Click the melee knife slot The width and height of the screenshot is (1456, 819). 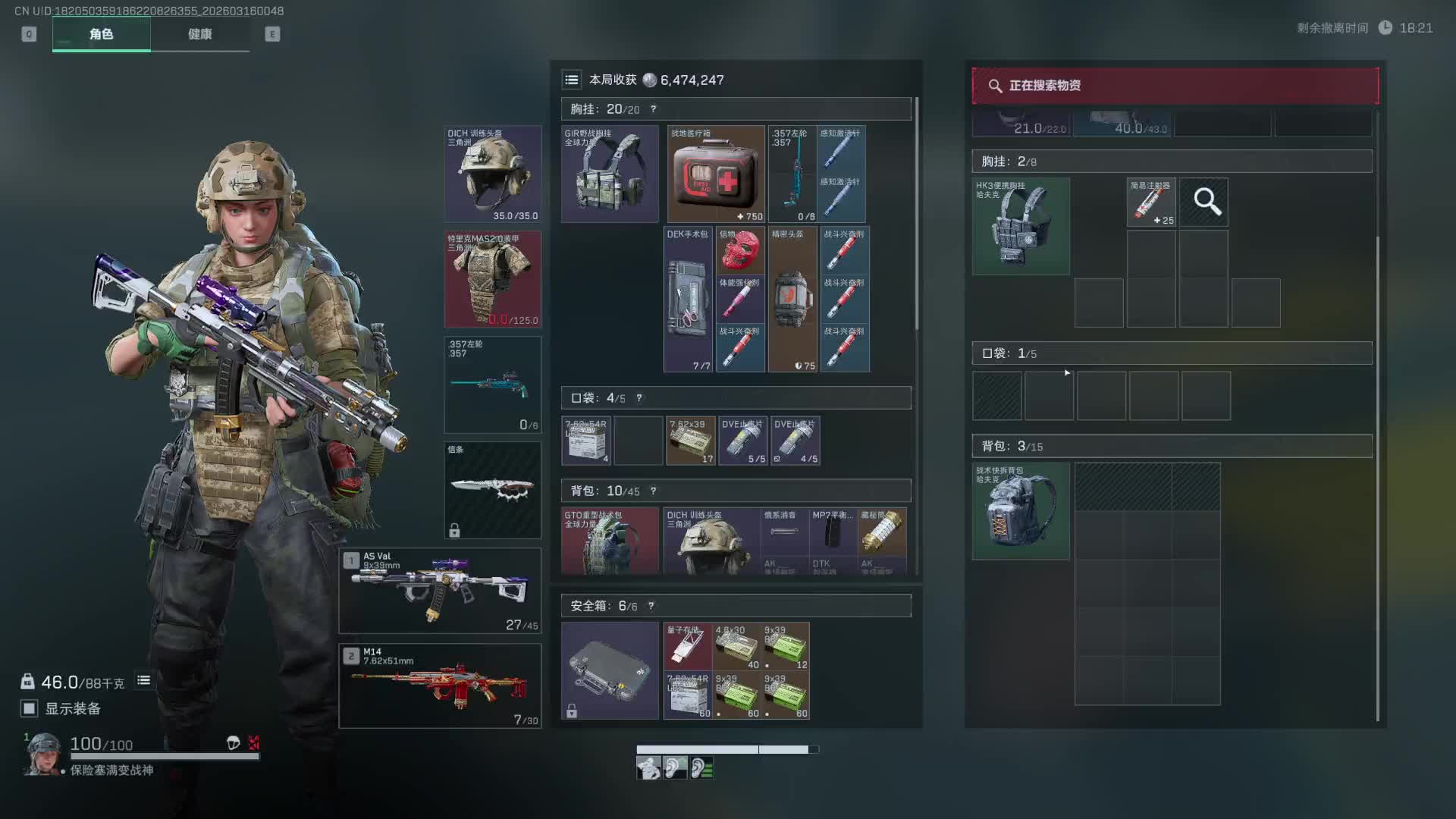[x=492, y=490]
